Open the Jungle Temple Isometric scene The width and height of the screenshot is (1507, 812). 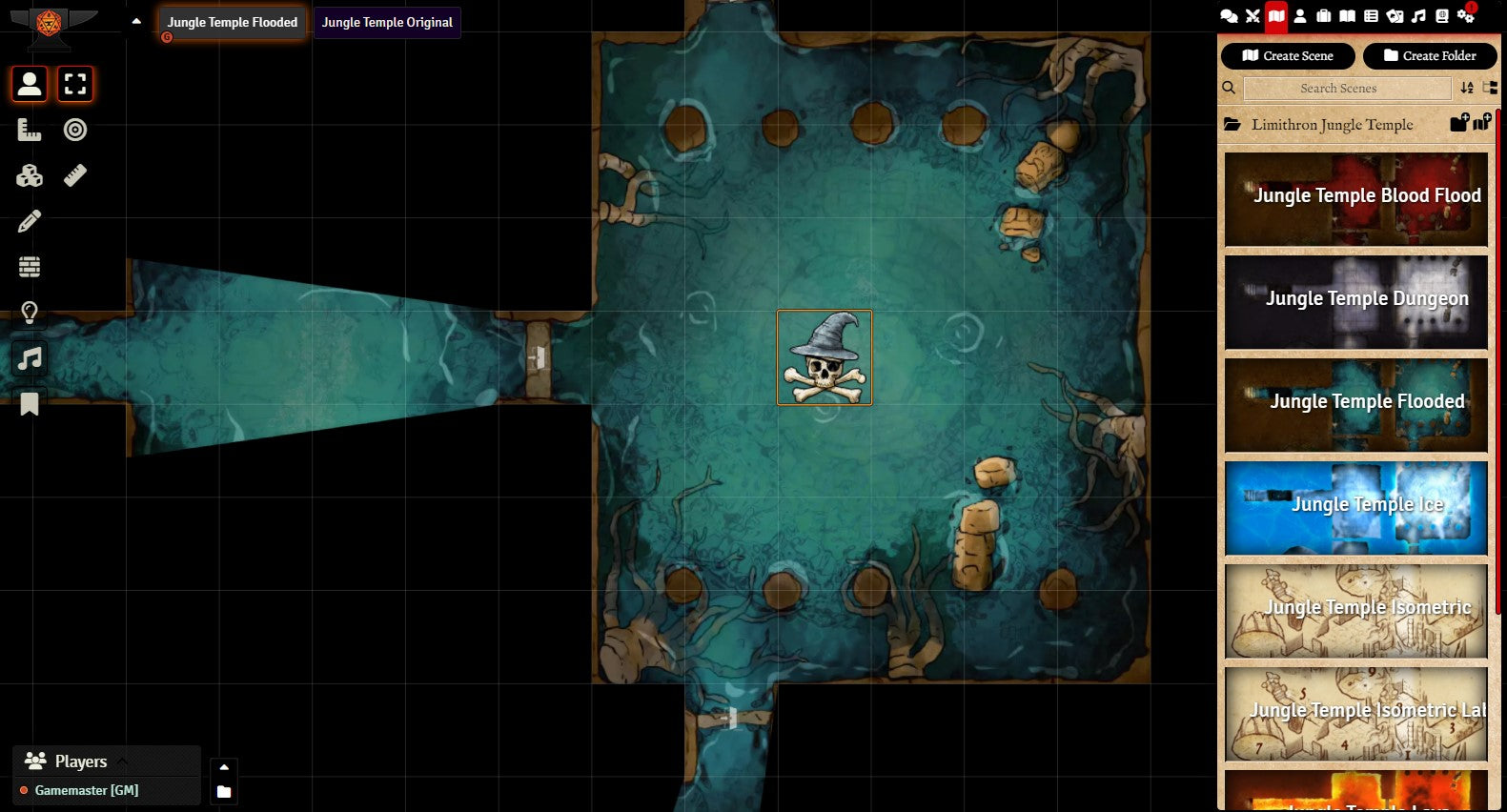tap(1355, 610)
